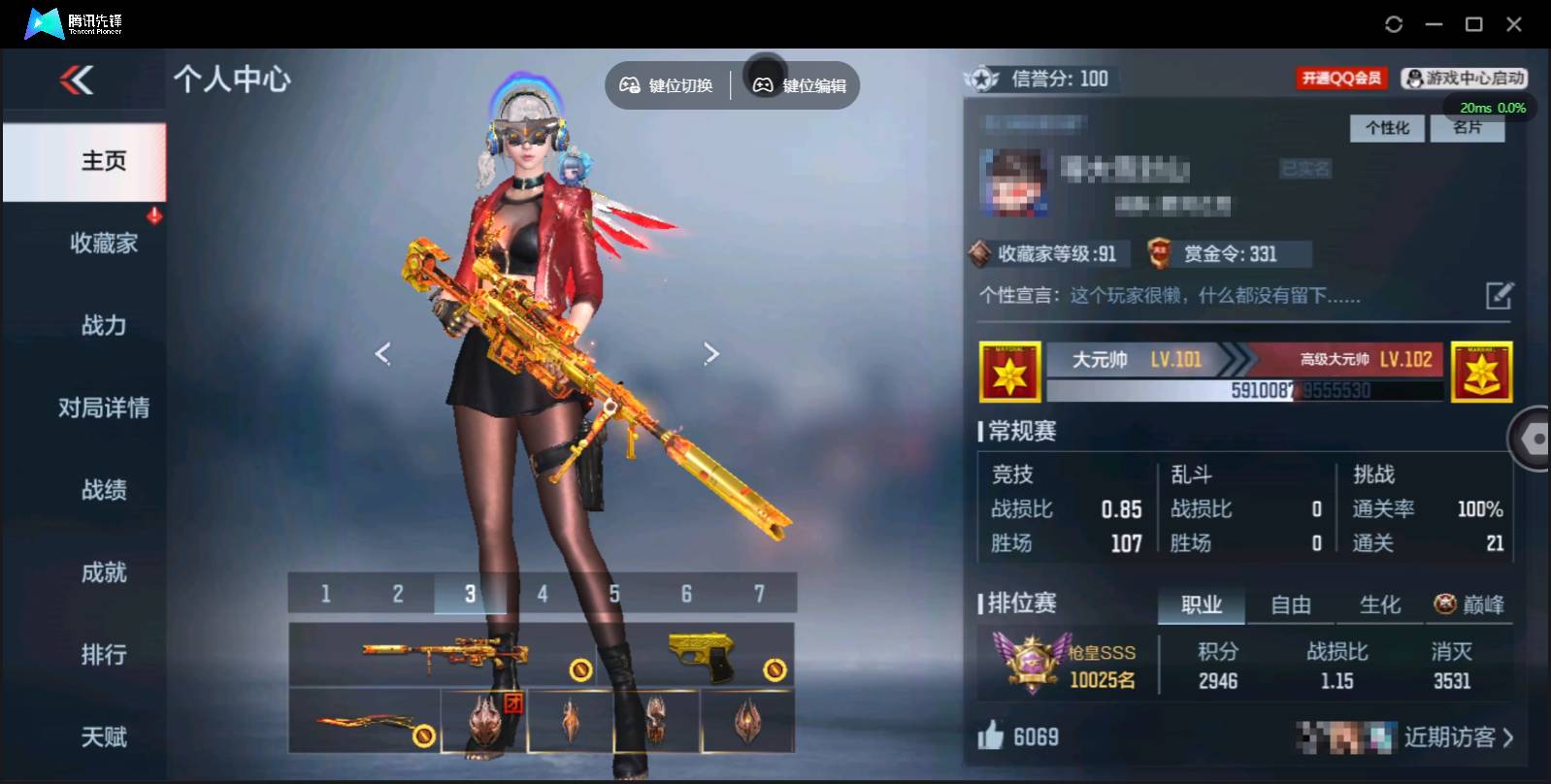
Task: Open the 键位切换 keybinding switcher
Action: click(666, 85)
